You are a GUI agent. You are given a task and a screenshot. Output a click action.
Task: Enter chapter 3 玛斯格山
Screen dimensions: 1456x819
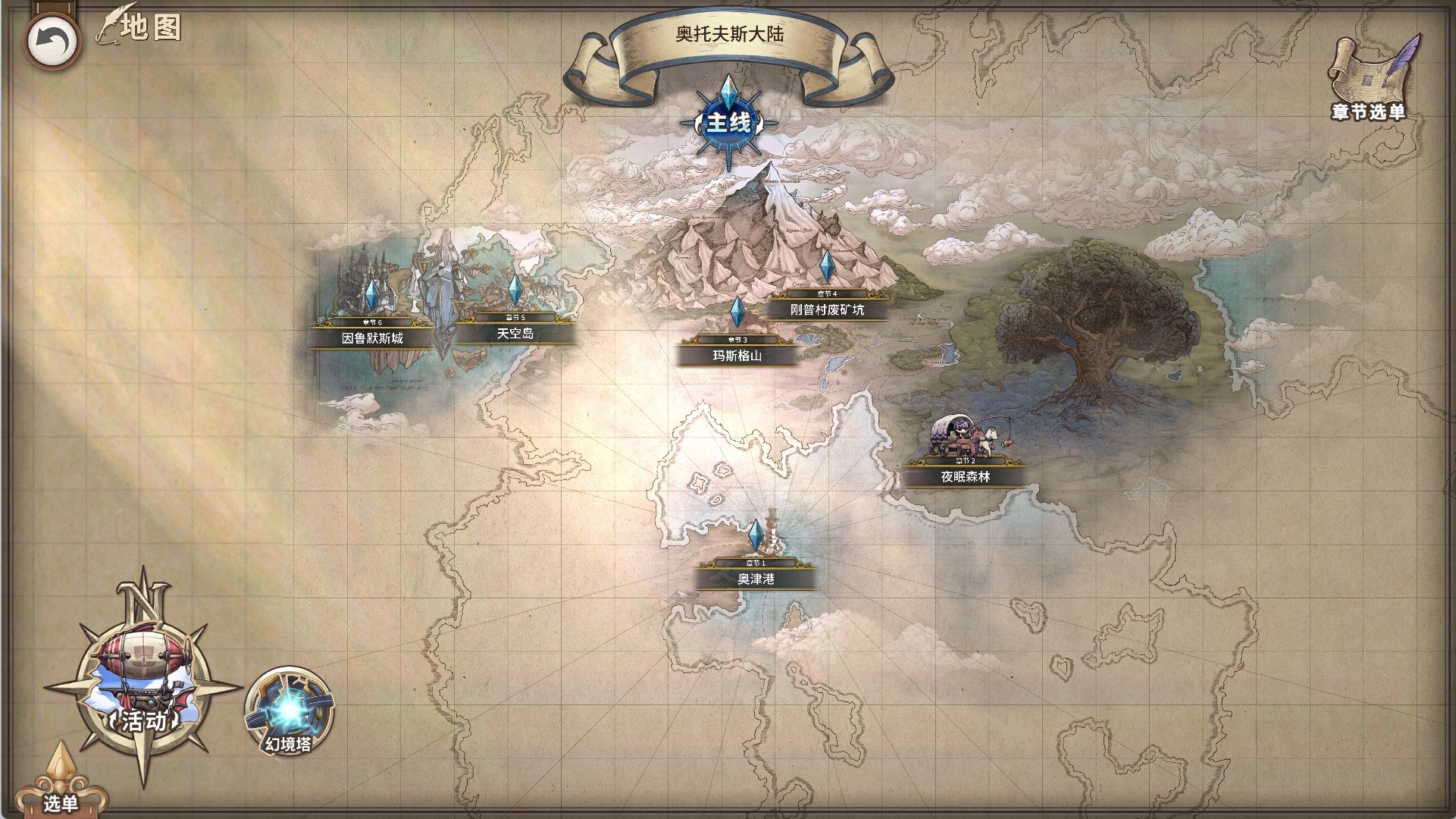pos(737,354)
